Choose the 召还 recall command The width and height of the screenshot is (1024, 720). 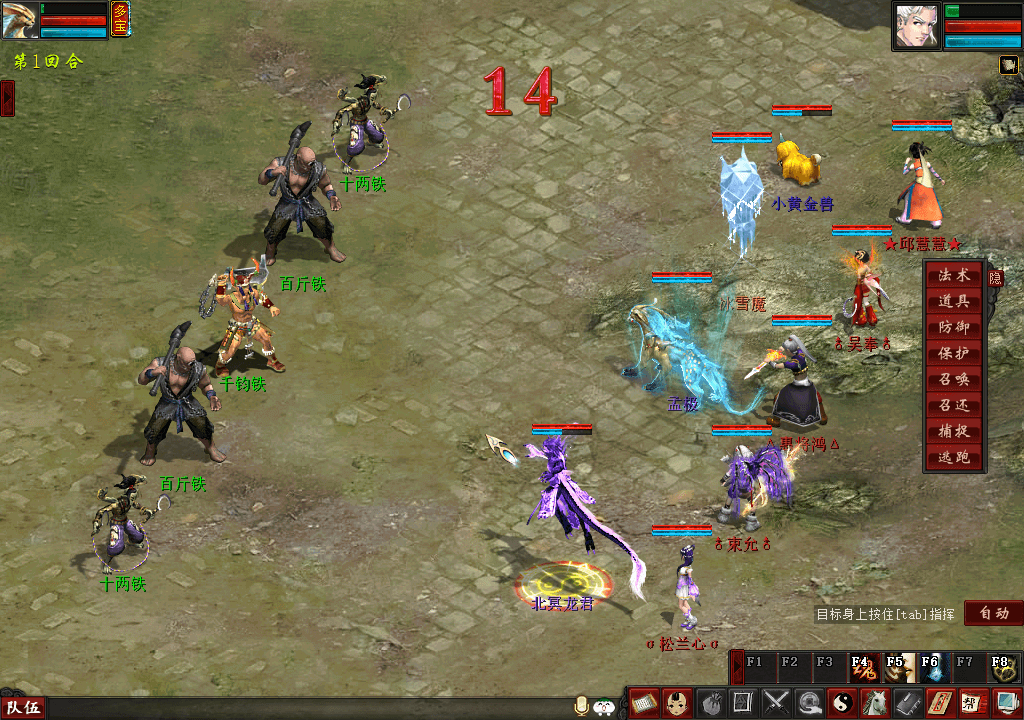point(953,406)
